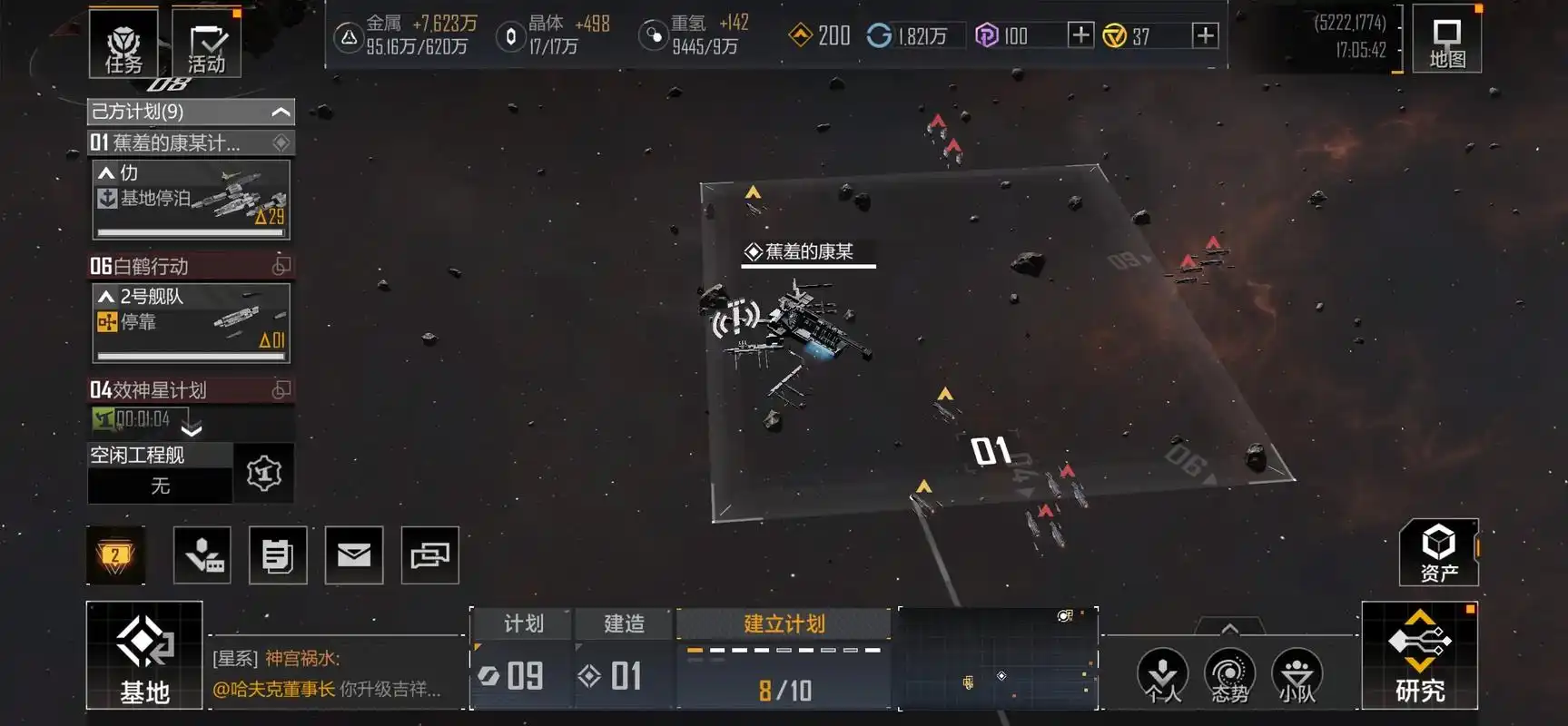Open the chat windows icon
Screen dimensions: 1568x726
pos(429,554)
